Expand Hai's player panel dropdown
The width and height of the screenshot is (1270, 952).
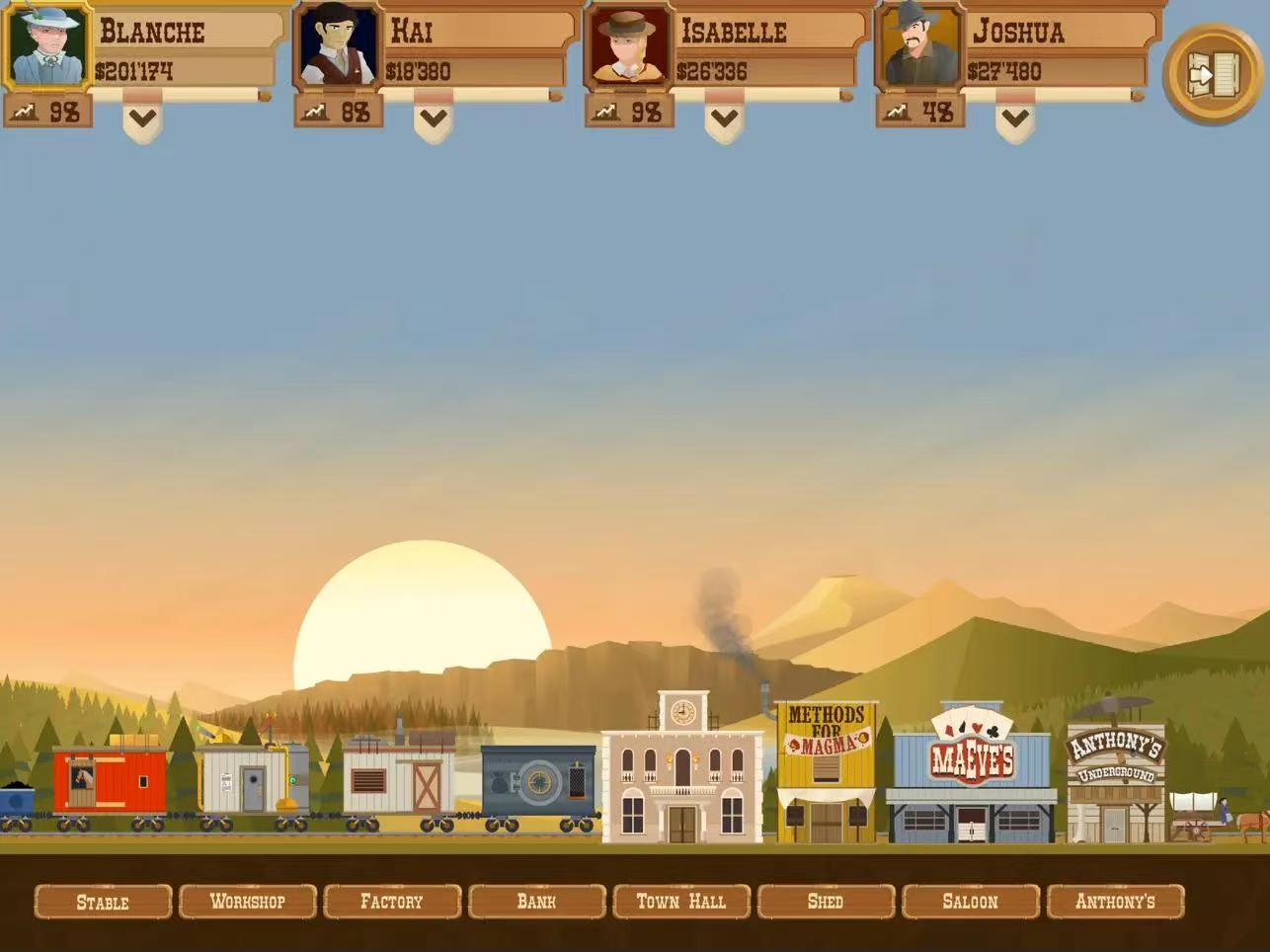434,119
